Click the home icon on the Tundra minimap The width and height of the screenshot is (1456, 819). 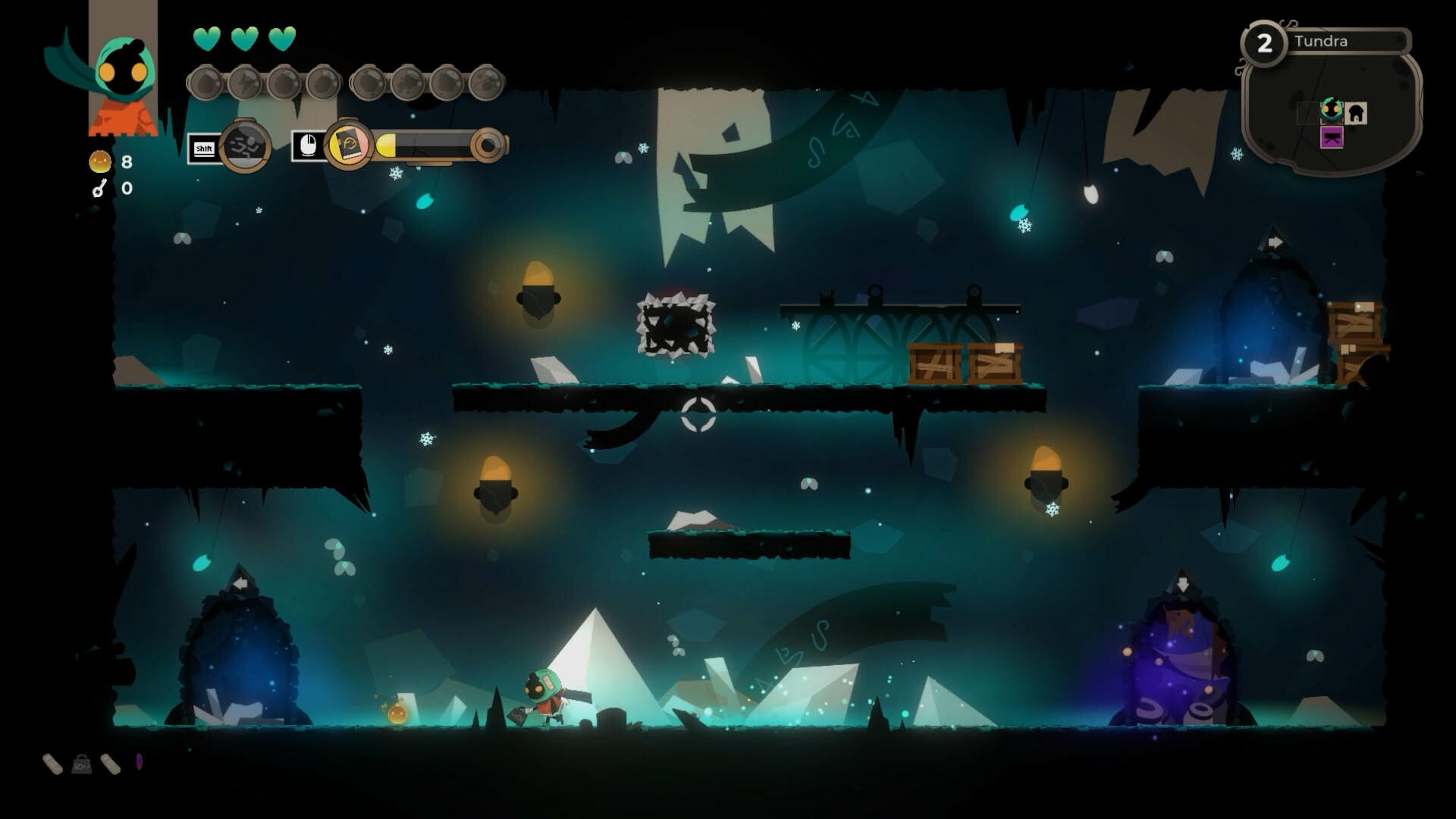tap(1355, 113)
